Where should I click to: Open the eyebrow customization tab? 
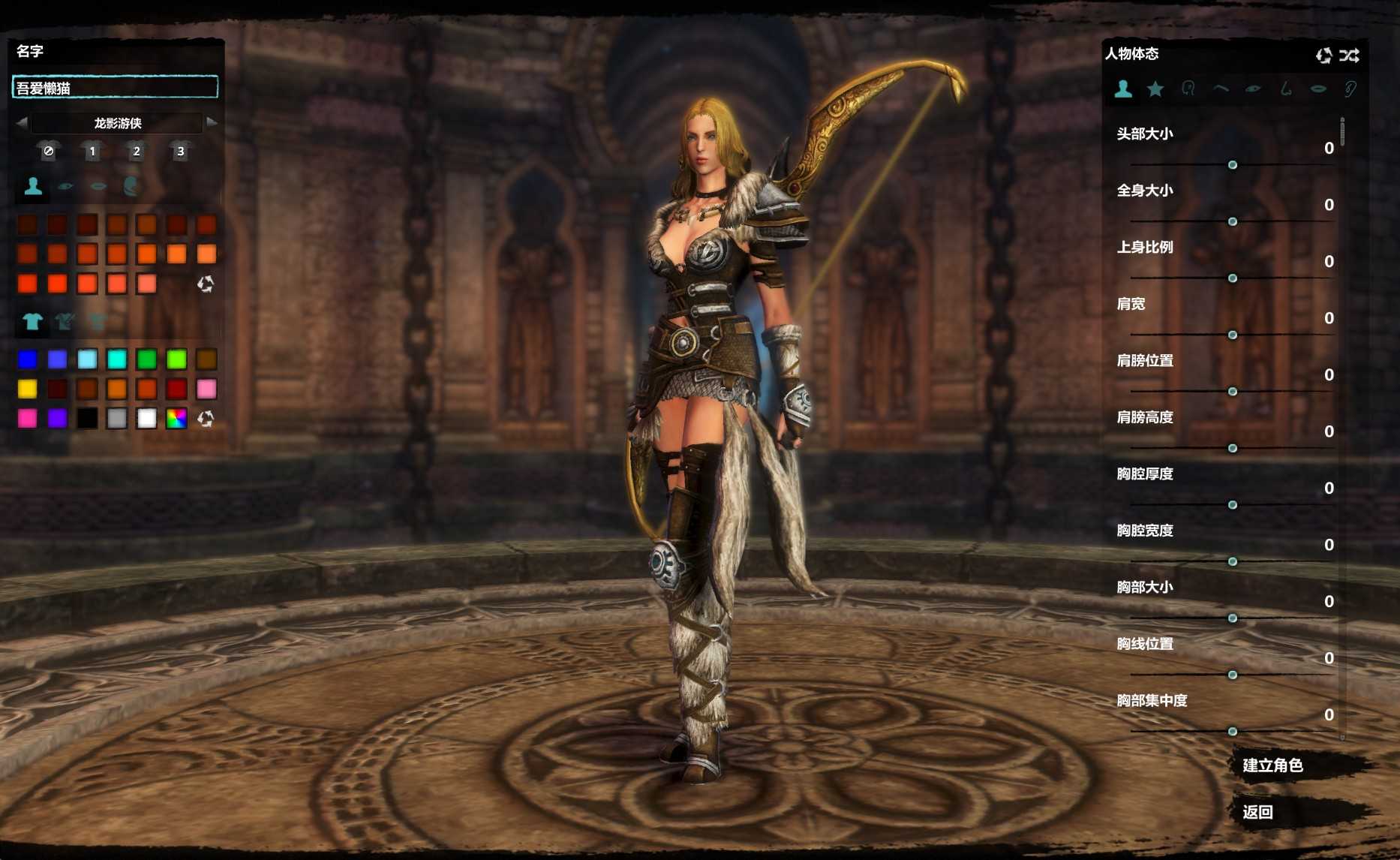[x=1221, y=89]
